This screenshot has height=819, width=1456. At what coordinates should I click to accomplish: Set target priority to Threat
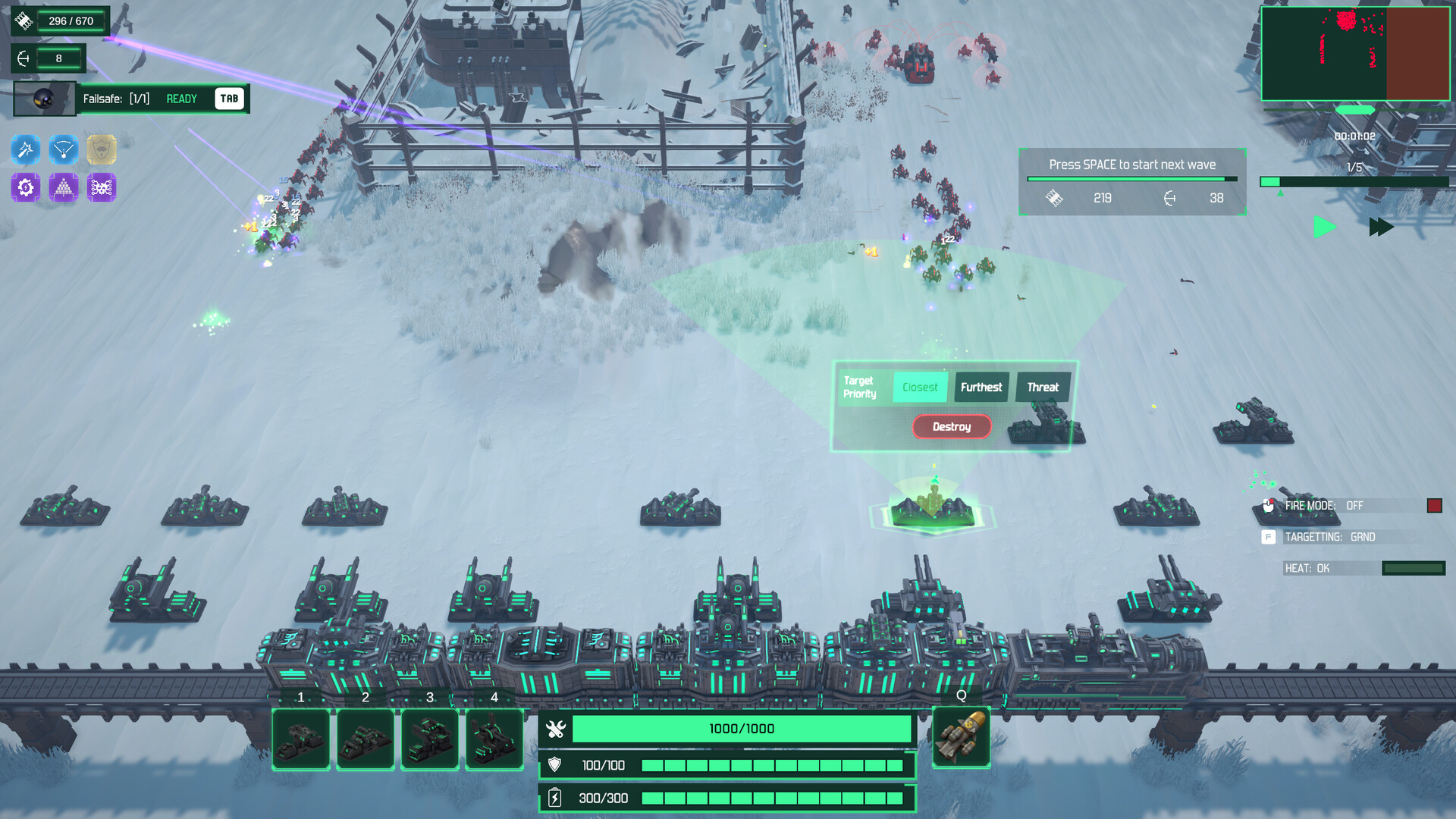(x=1043, y=387)
